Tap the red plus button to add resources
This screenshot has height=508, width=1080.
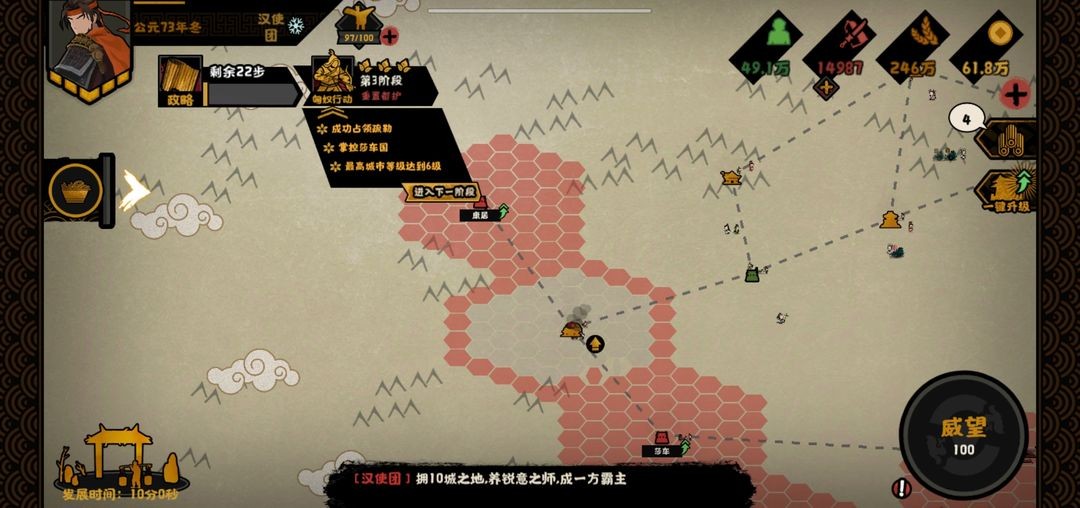tap(1016, 95)
